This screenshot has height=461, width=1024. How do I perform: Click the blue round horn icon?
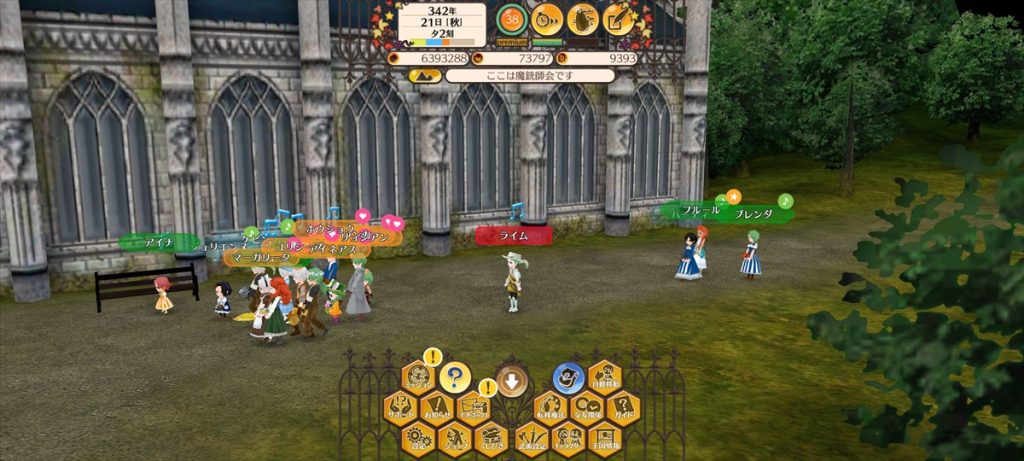coord(568,377)
